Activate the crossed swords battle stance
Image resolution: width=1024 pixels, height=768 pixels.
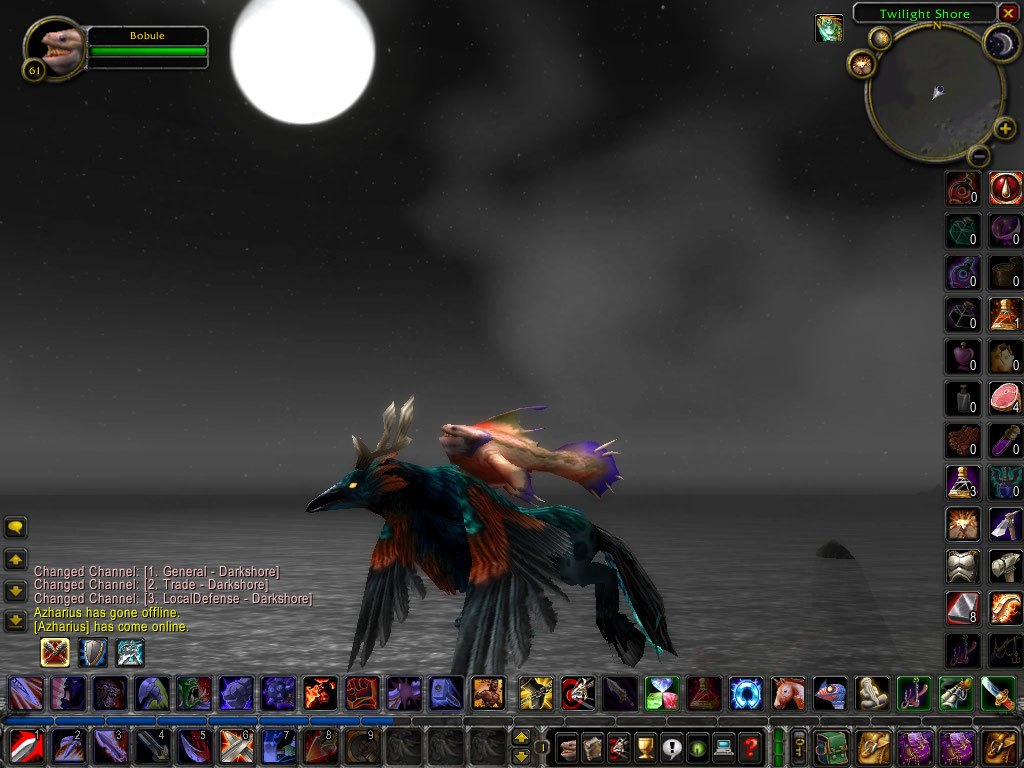tap(55, 653)
